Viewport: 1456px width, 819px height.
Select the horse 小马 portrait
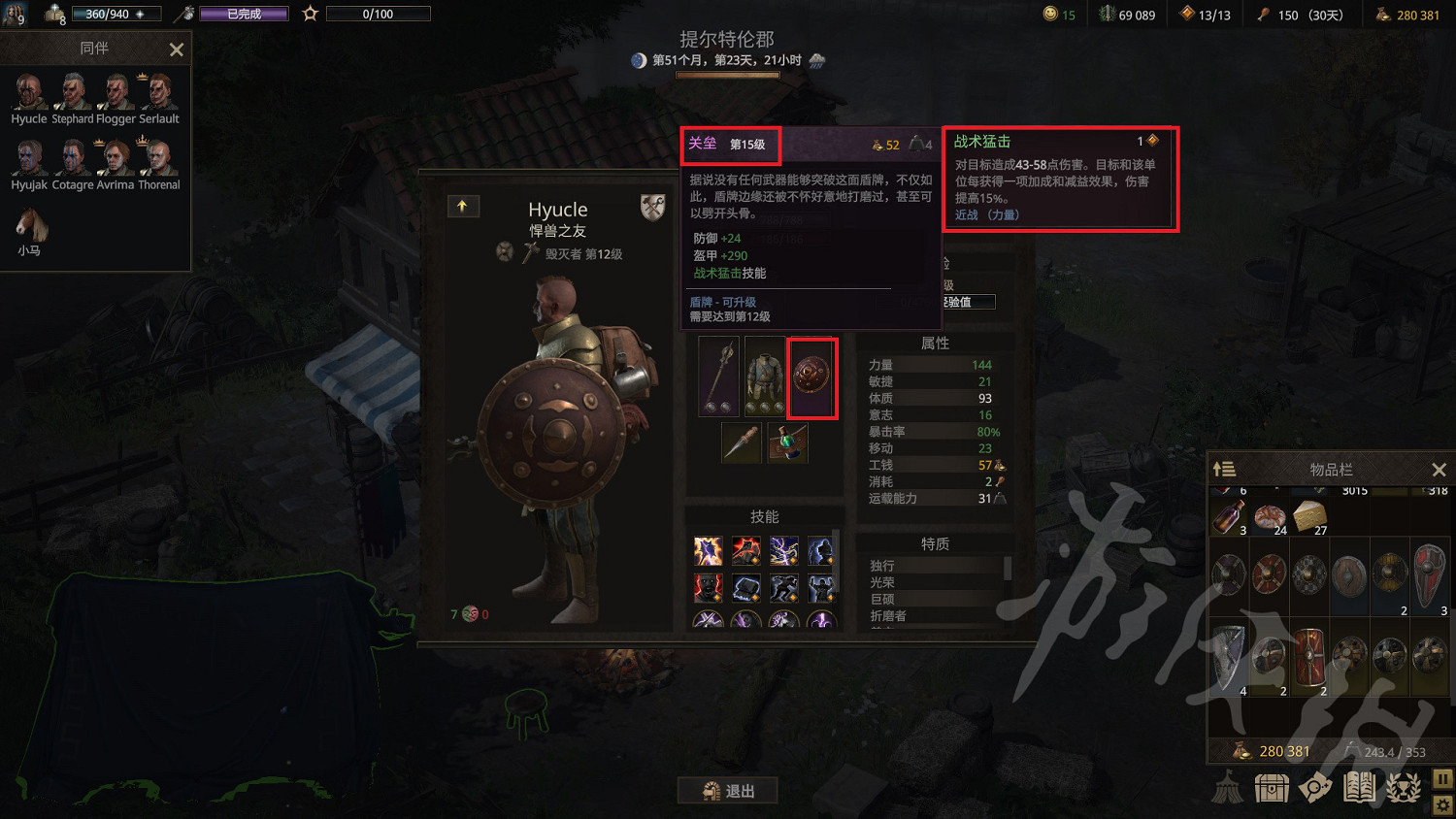(29, 223)
